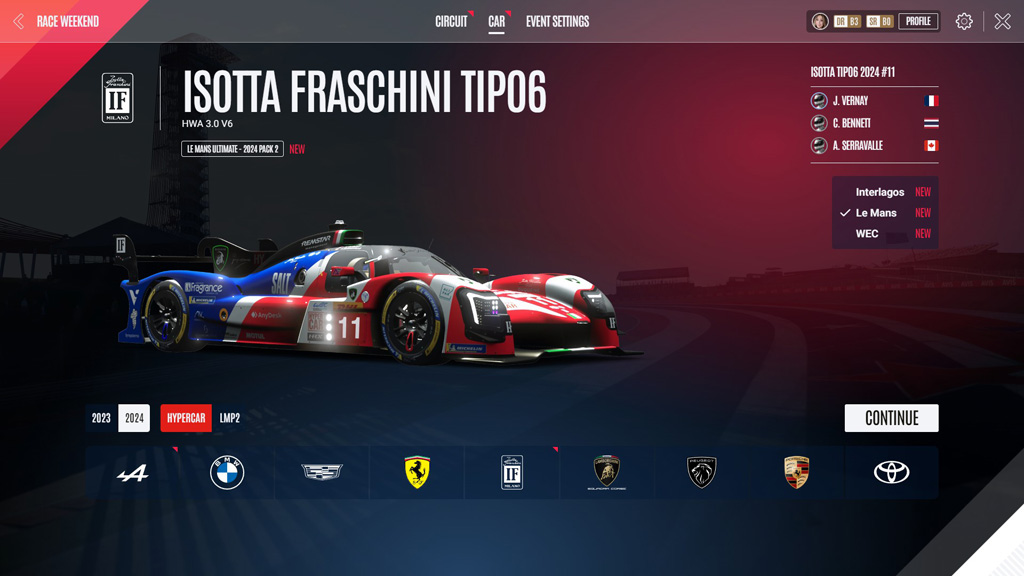
Task: Select the WEC livery option
Action: click(x=867, y=234)
